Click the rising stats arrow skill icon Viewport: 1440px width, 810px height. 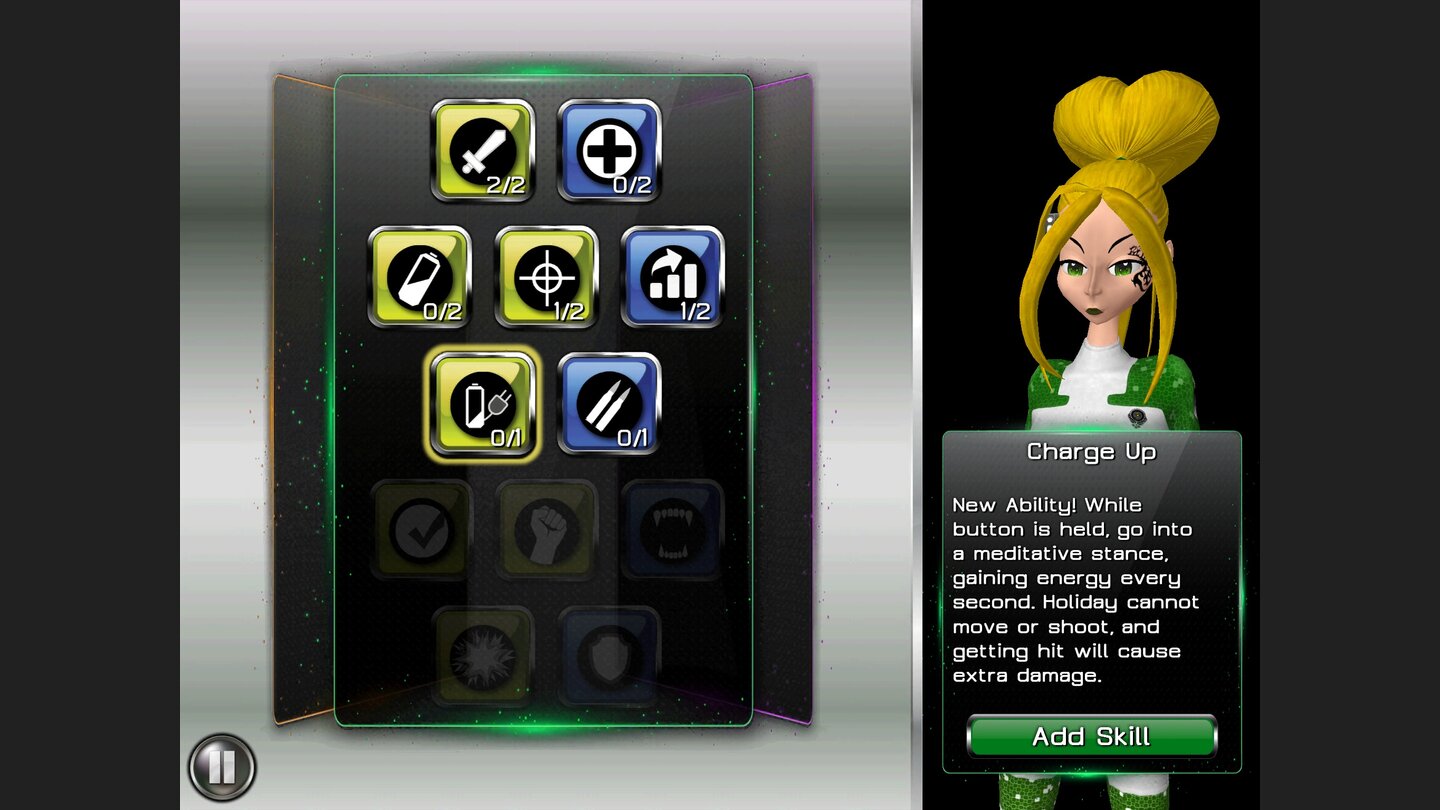672,278
